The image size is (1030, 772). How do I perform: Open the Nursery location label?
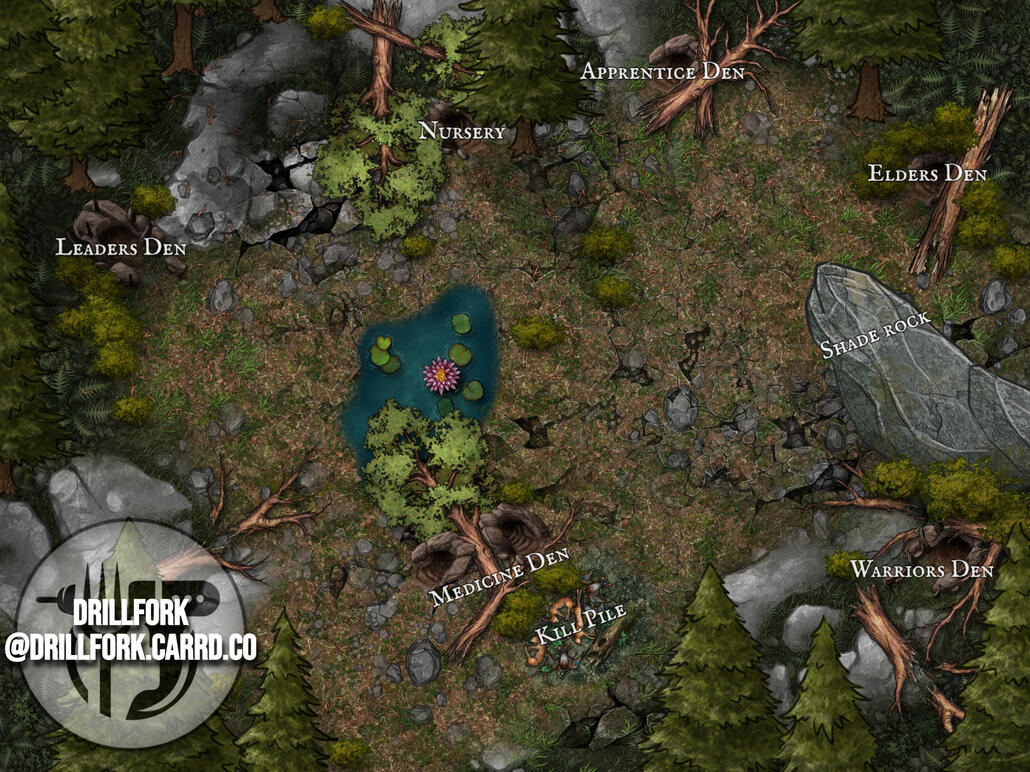click(x=462, y=131)
